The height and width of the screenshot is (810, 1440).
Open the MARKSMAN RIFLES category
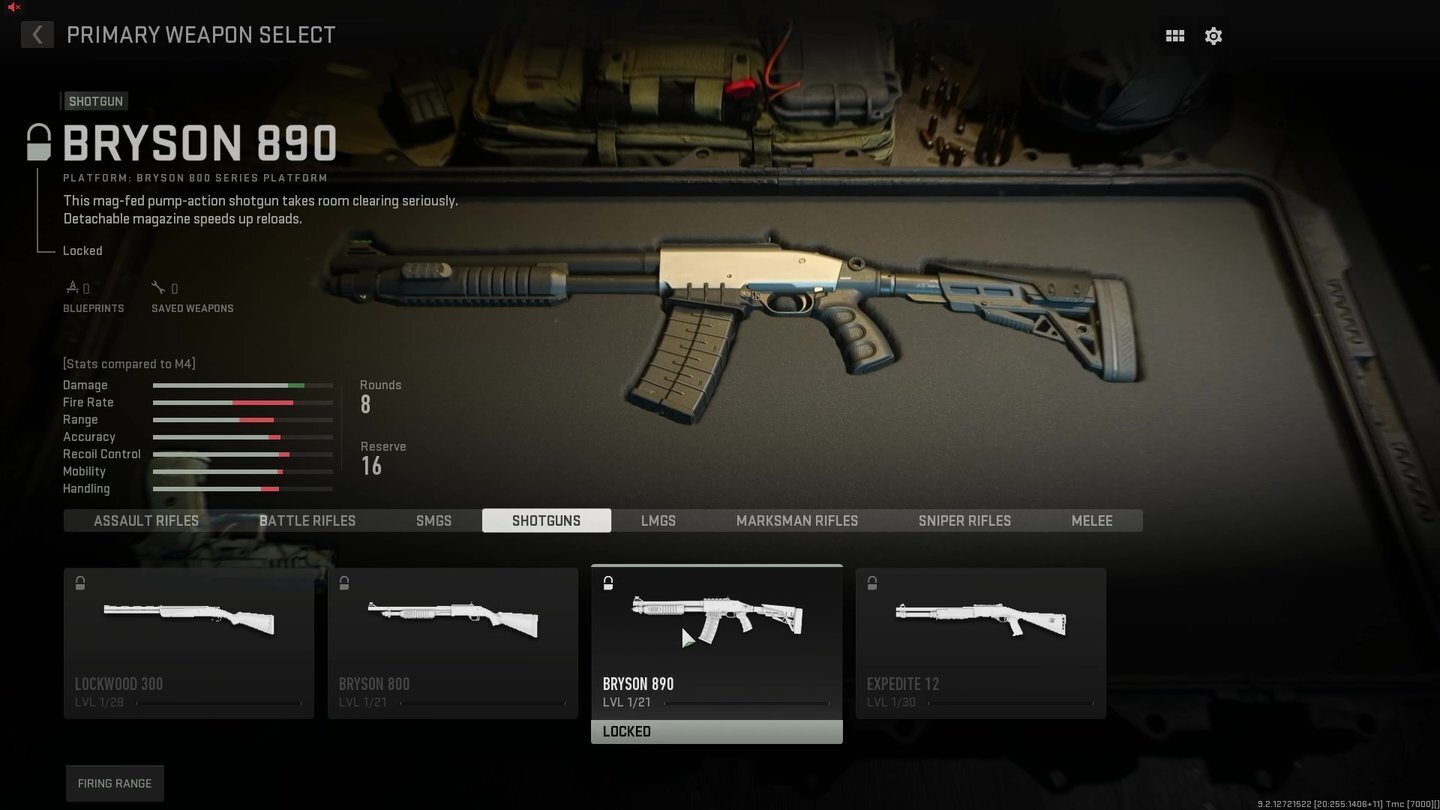tap(796, 520)
